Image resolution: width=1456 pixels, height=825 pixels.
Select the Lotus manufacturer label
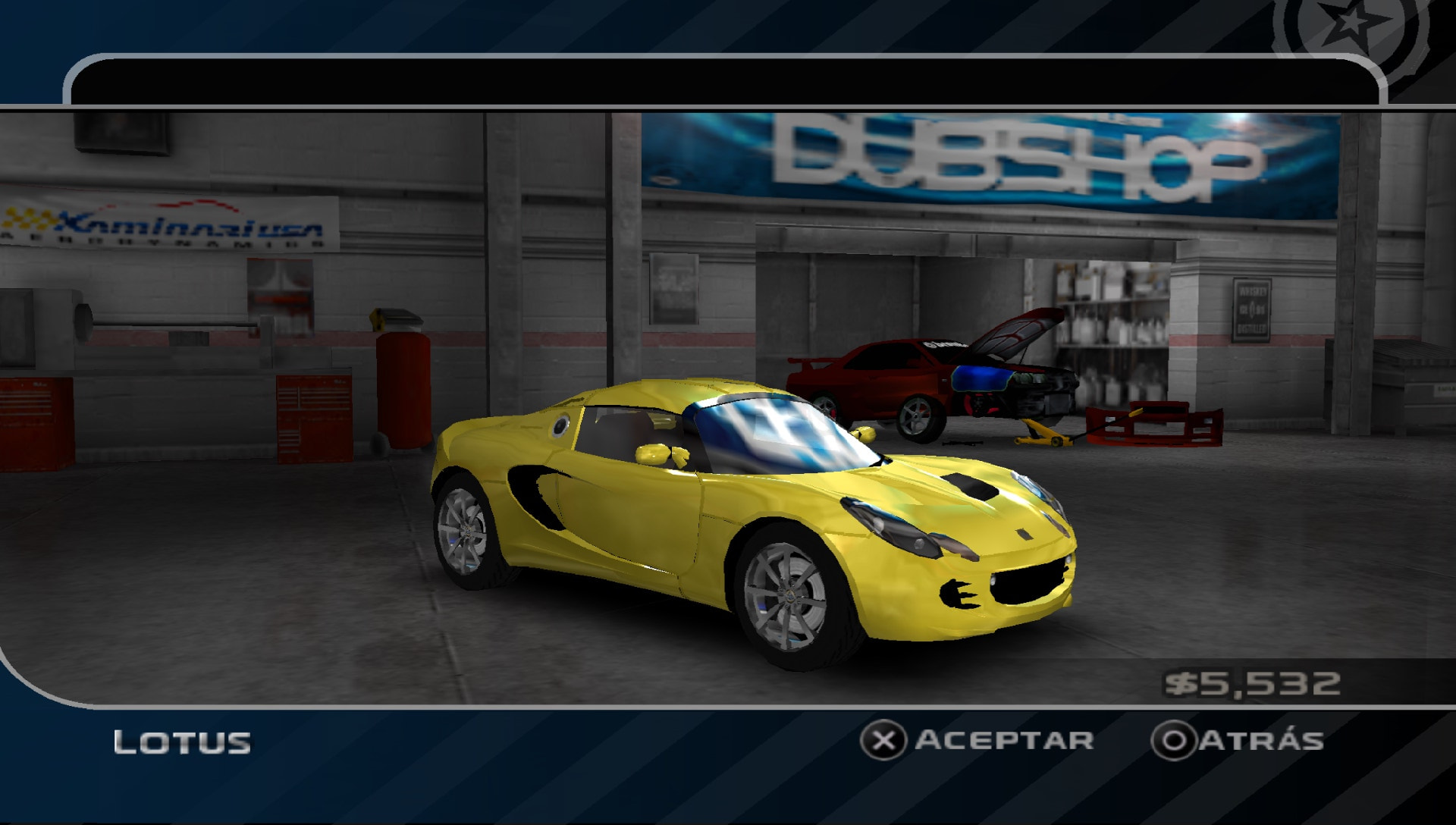click(x=182, y=741)
